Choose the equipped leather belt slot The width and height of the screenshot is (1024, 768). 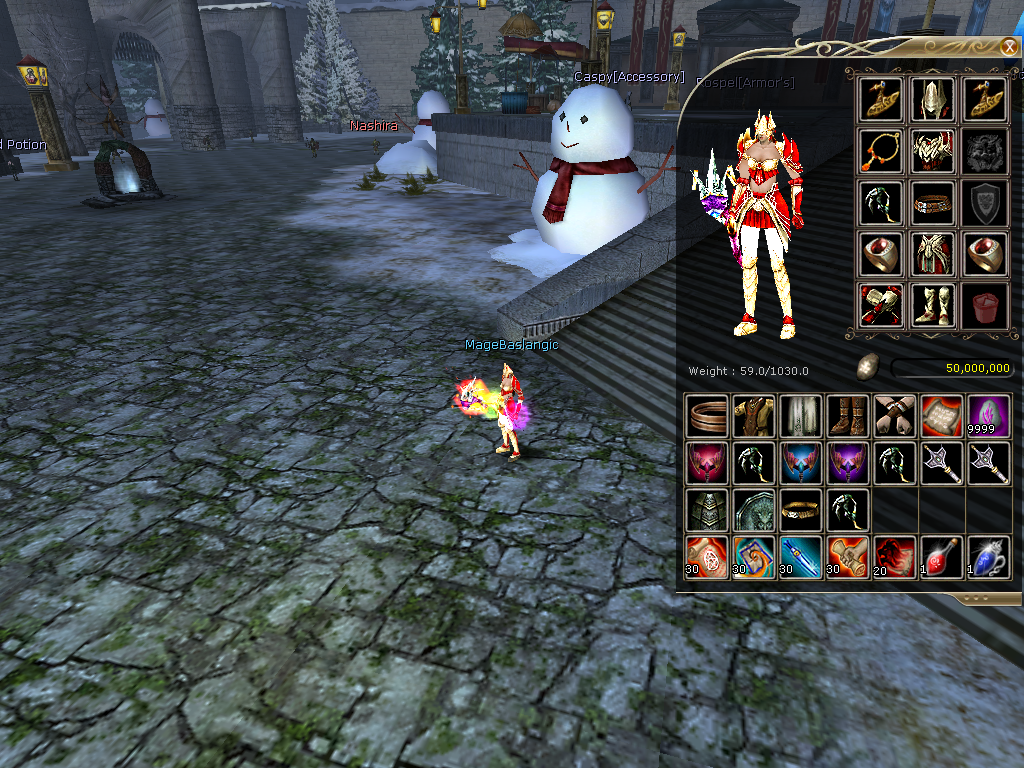pos(933,203)
